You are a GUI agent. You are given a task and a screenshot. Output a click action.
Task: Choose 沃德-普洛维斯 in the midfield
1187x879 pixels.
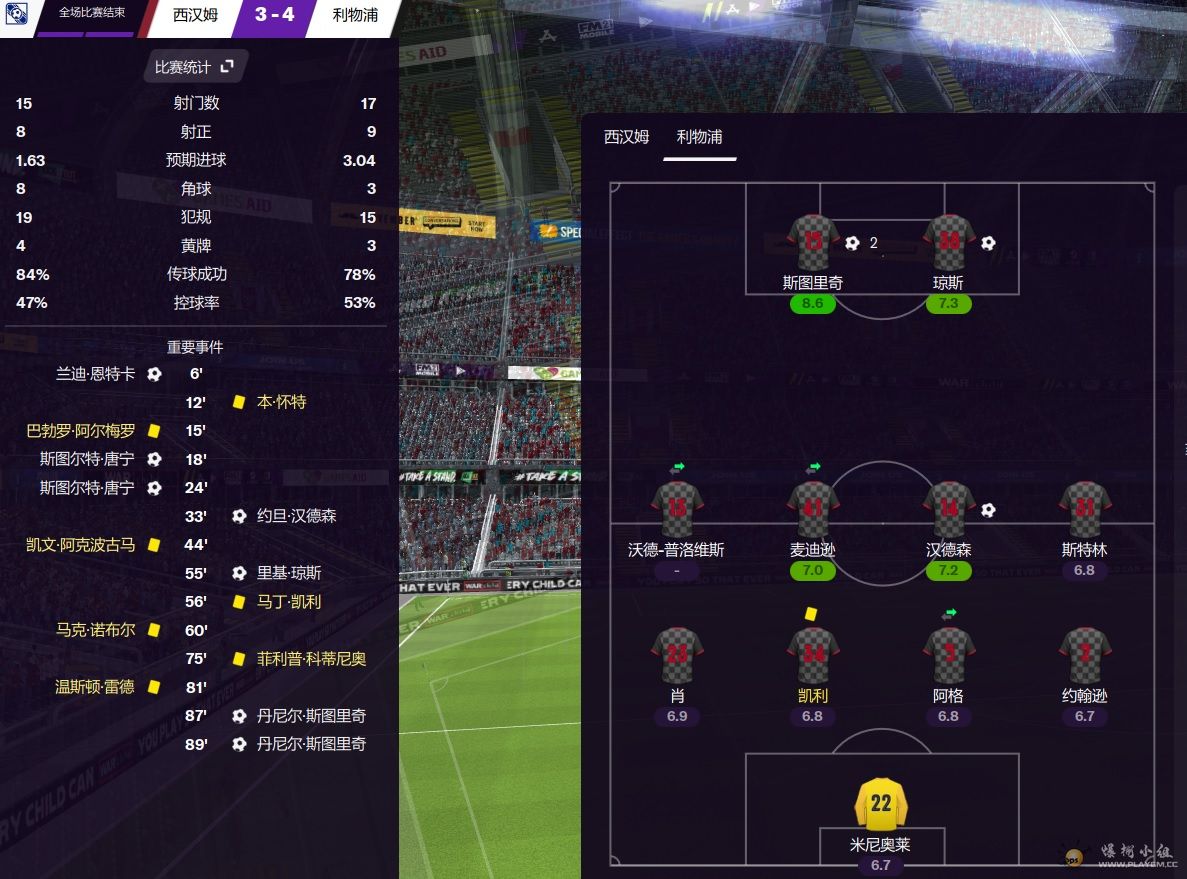pyautogui.click(x=677, y=510)
